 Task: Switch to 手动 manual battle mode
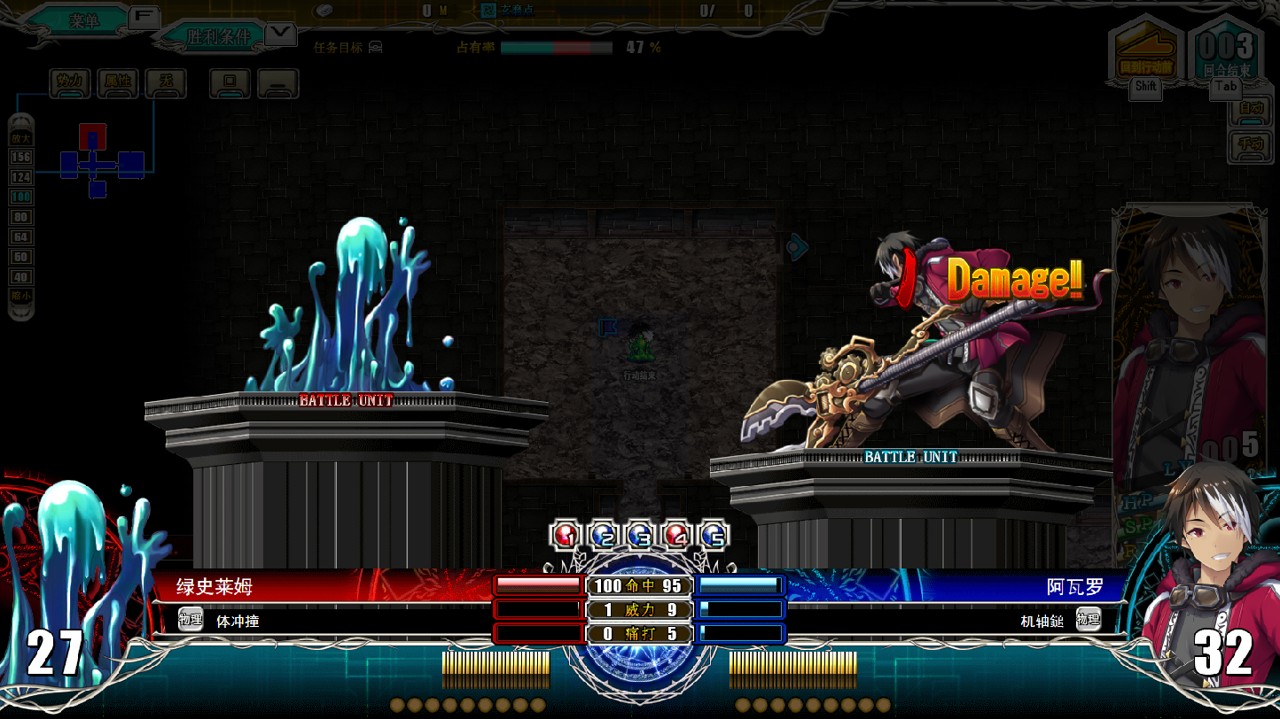click(1250, 143)
